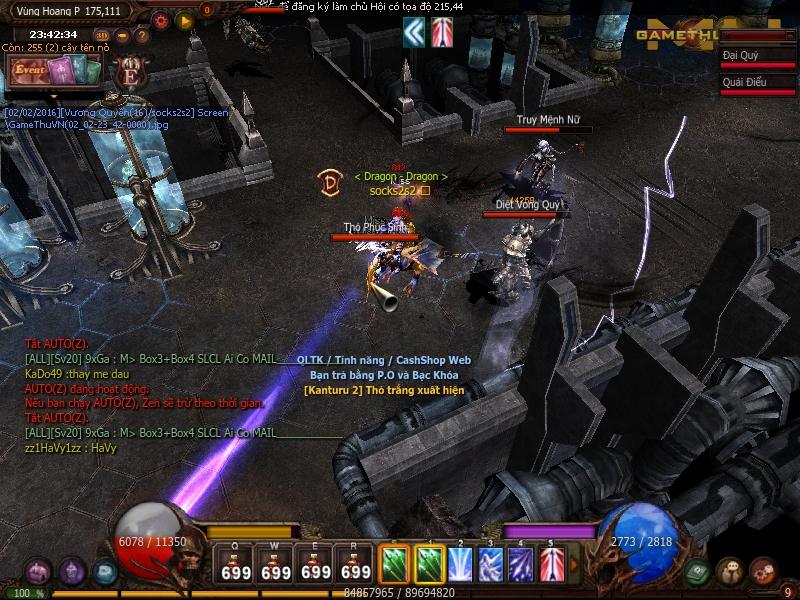
Task: Click the yellow play arrow button
Action: [184, 19]
